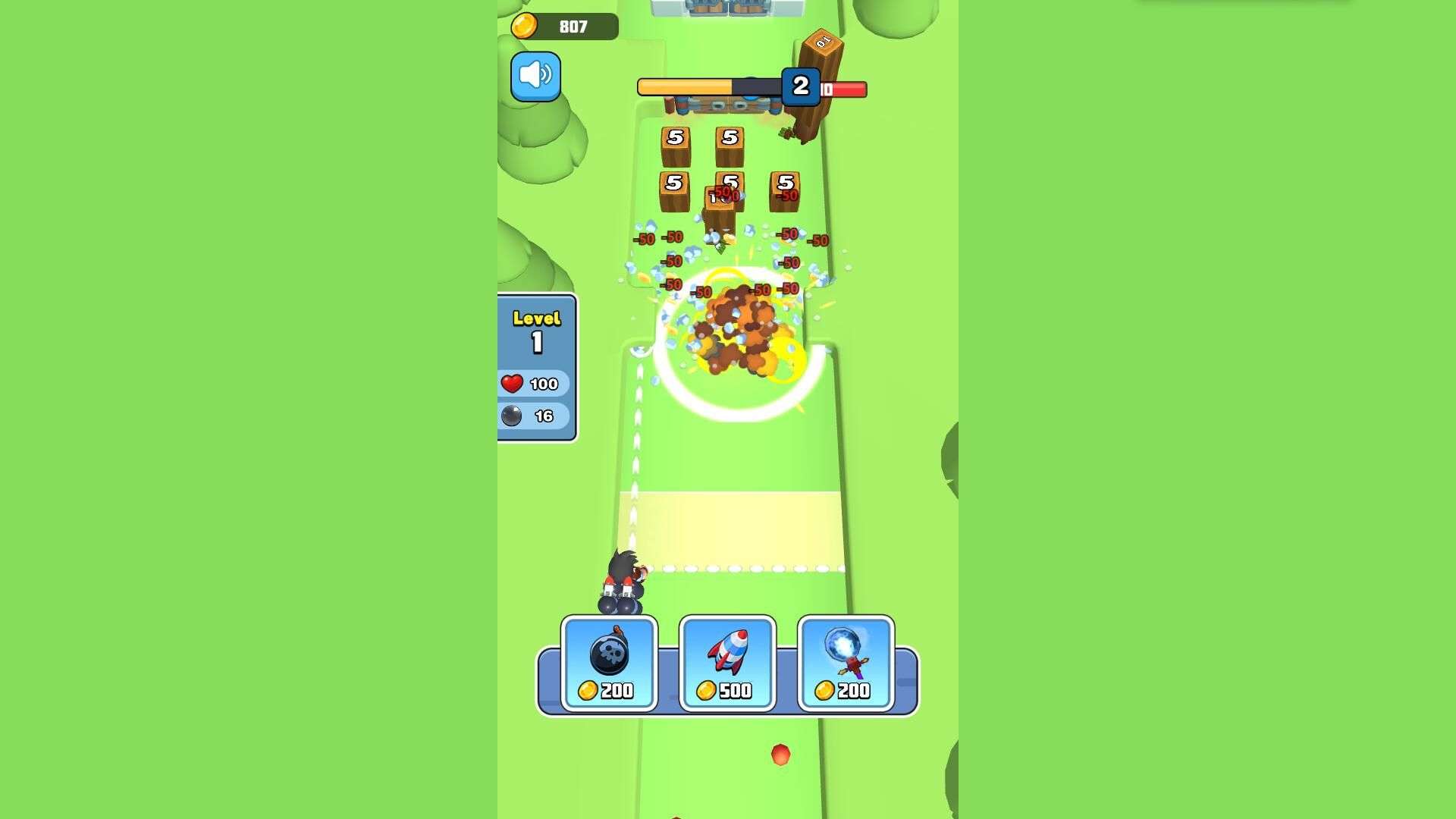Buy the blue energy orb for 200 coins
The height and width of the screenshot is (819, 1456).
[x=846, y=664]
